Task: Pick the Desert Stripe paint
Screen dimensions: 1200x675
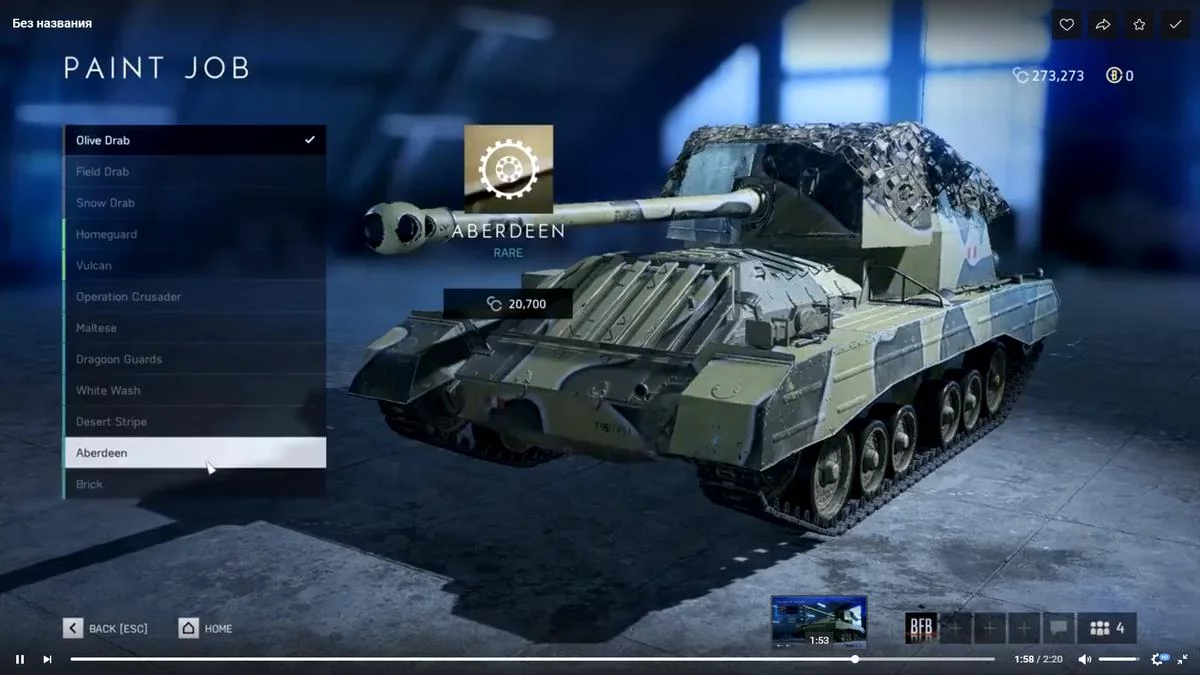Action: 194,422
